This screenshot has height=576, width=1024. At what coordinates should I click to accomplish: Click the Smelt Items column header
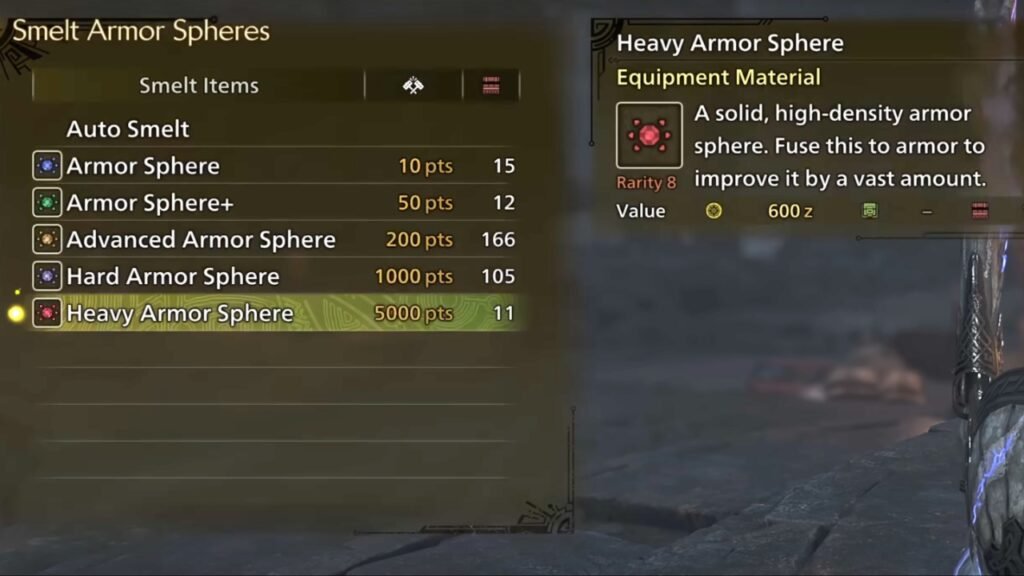coord(198,86)
